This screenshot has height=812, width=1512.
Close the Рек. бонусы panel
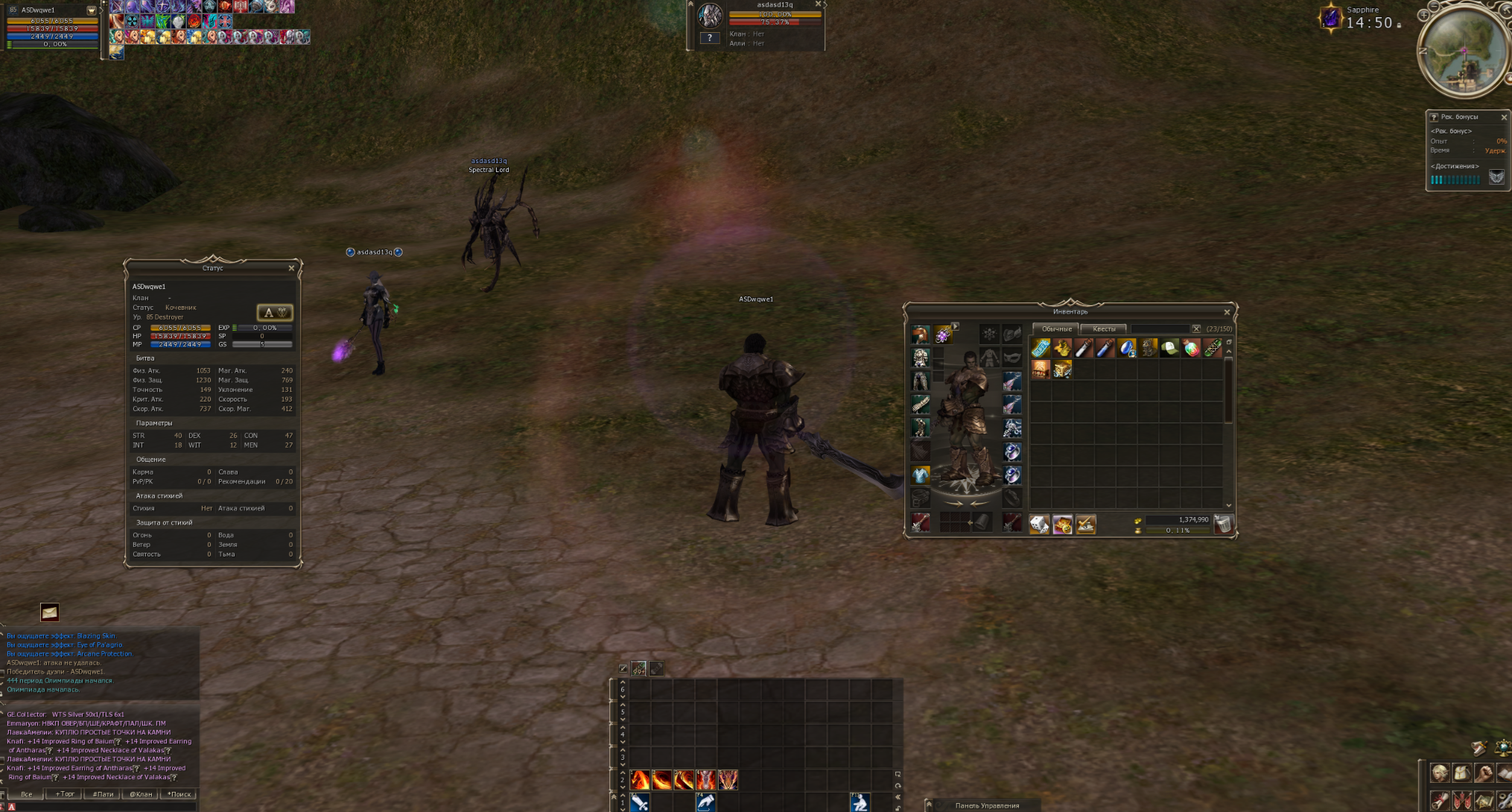pos(1504,118)
